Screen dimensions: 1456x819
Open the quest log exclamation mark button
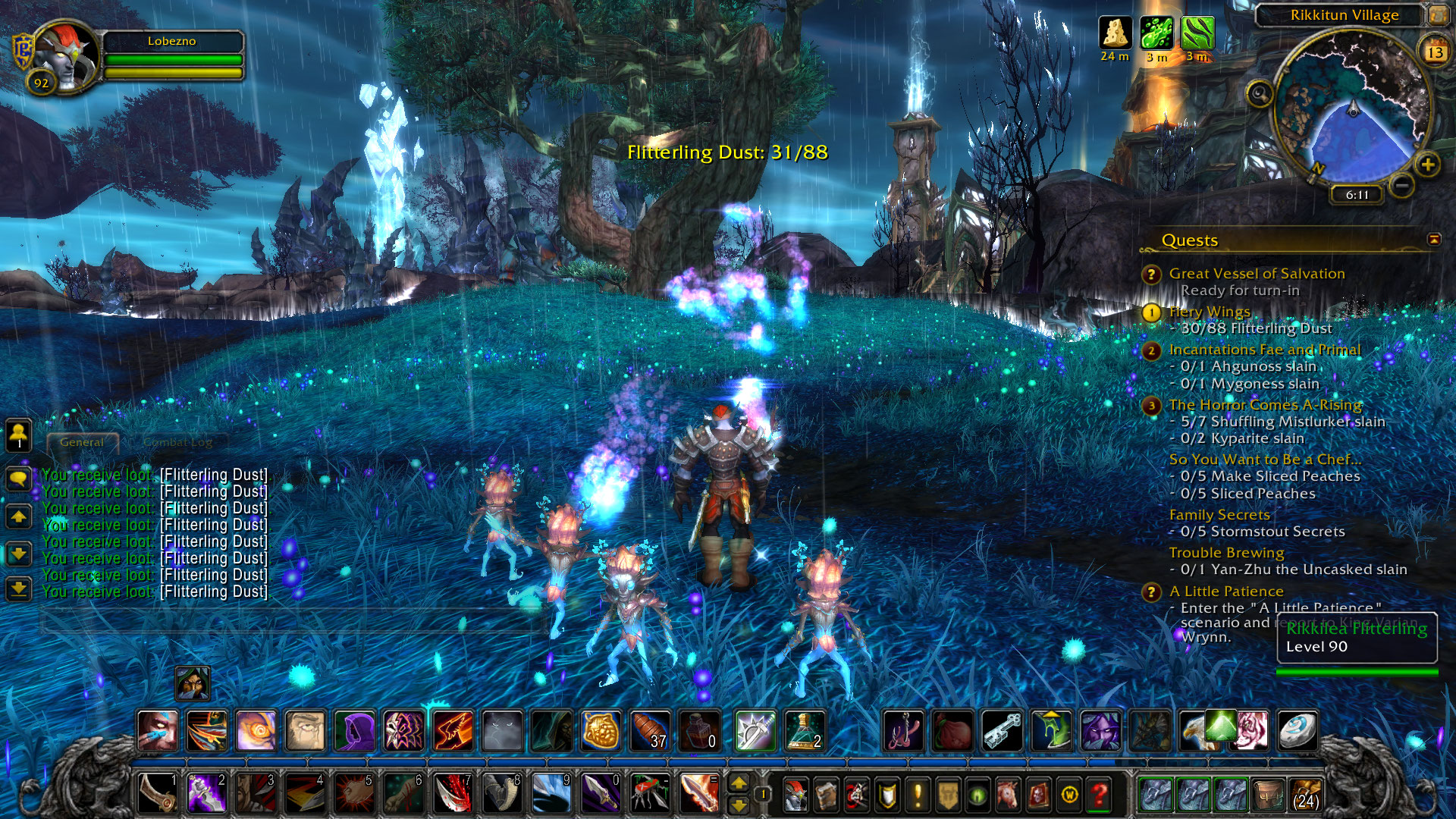click(x=918, y=794)
